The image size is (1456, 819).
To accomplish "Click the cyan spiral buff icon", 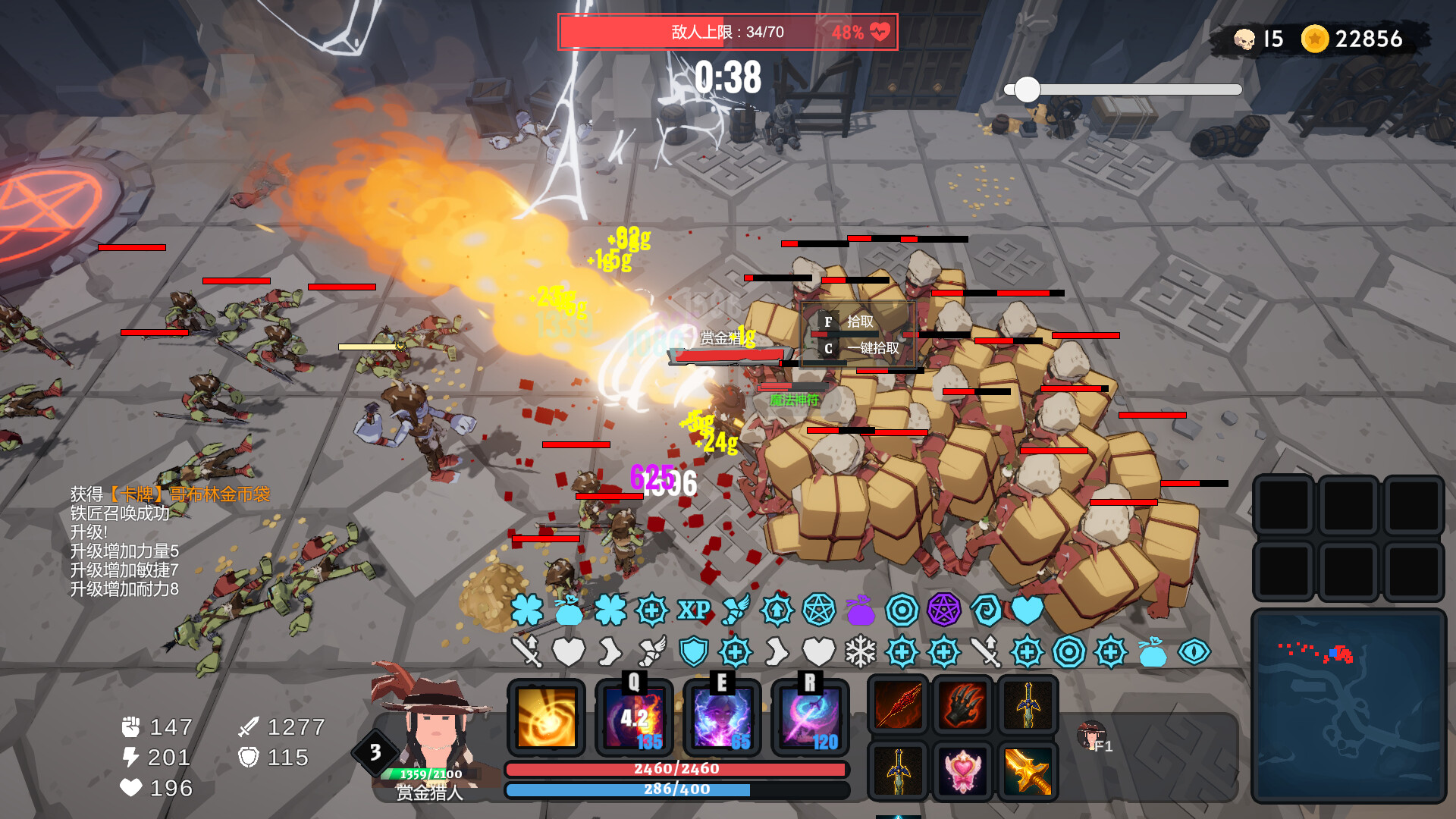I will pos(986,610).
